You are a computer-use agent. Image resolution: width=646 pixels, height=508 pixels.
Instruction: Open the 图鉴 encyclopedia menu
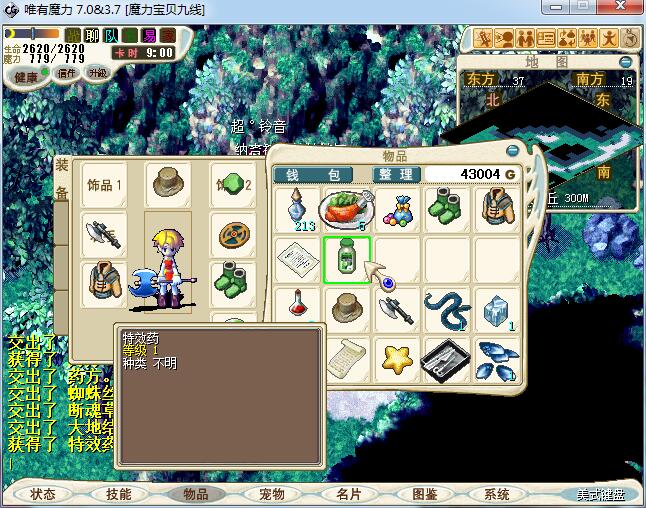(425, 494)
